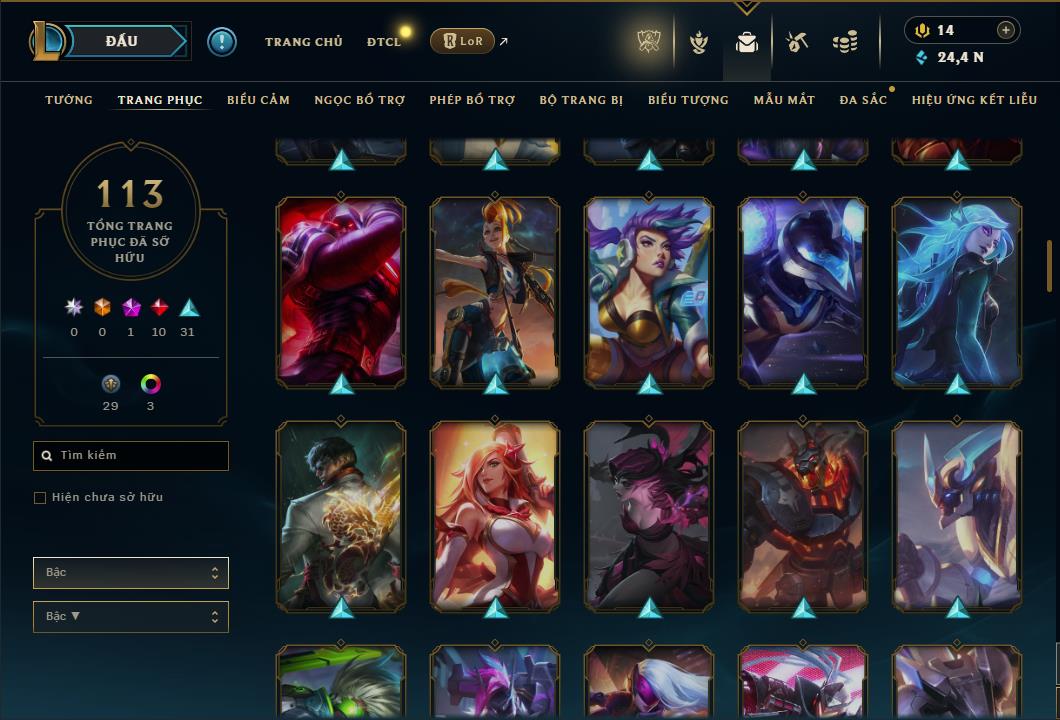Open the store coins icon
This screenshot has width=1060, height=720.
pos(845,42)
